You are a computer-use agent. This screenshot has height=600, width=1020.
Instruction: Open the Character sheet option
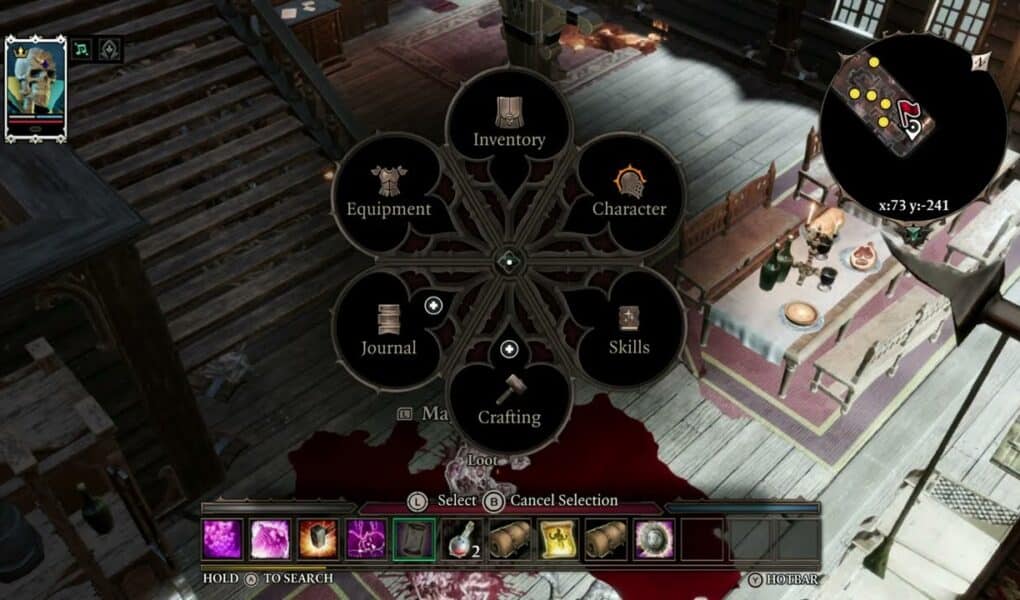[629, 193]
